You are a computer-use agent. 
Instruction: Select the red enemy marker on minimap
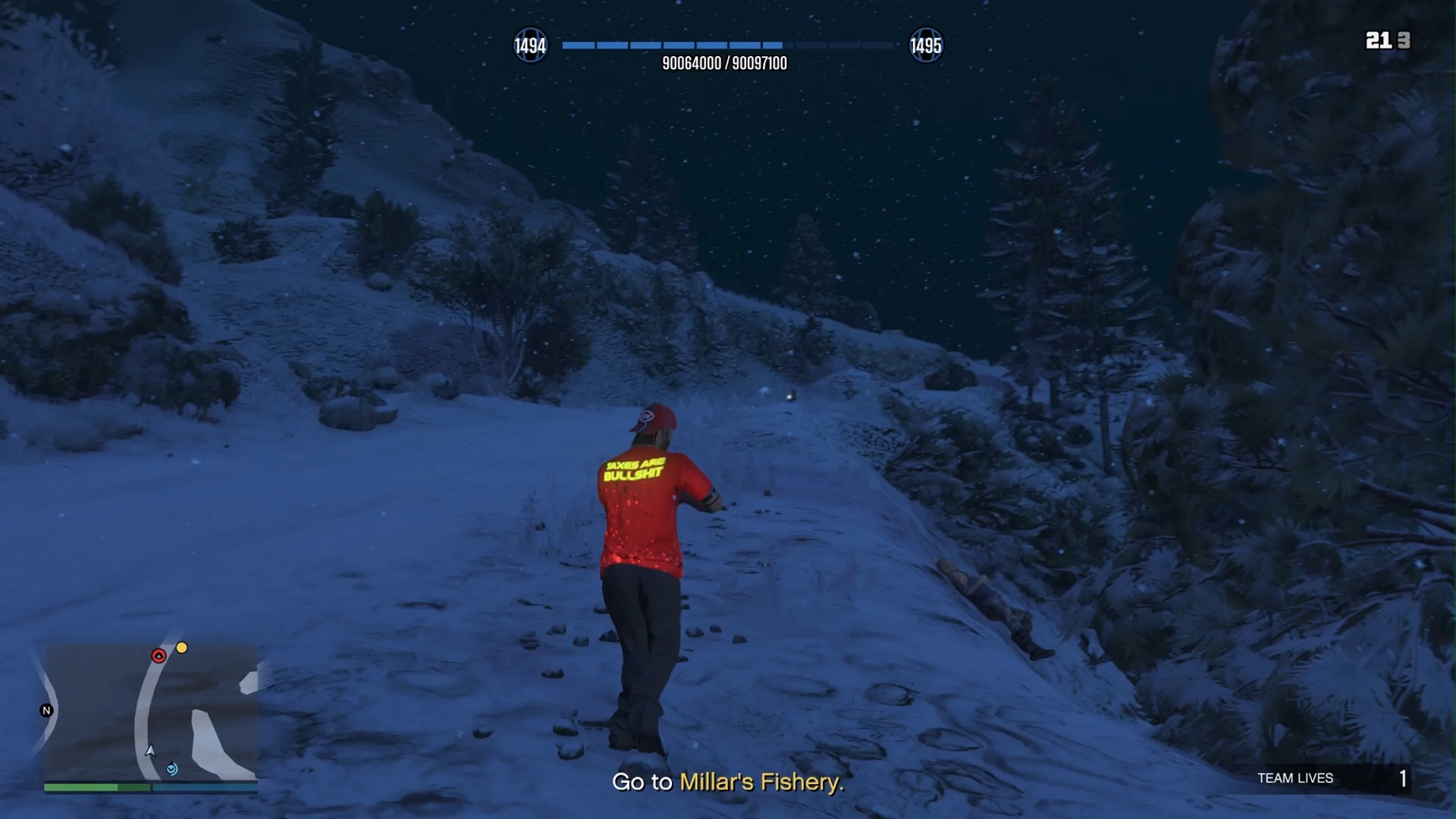158,656
